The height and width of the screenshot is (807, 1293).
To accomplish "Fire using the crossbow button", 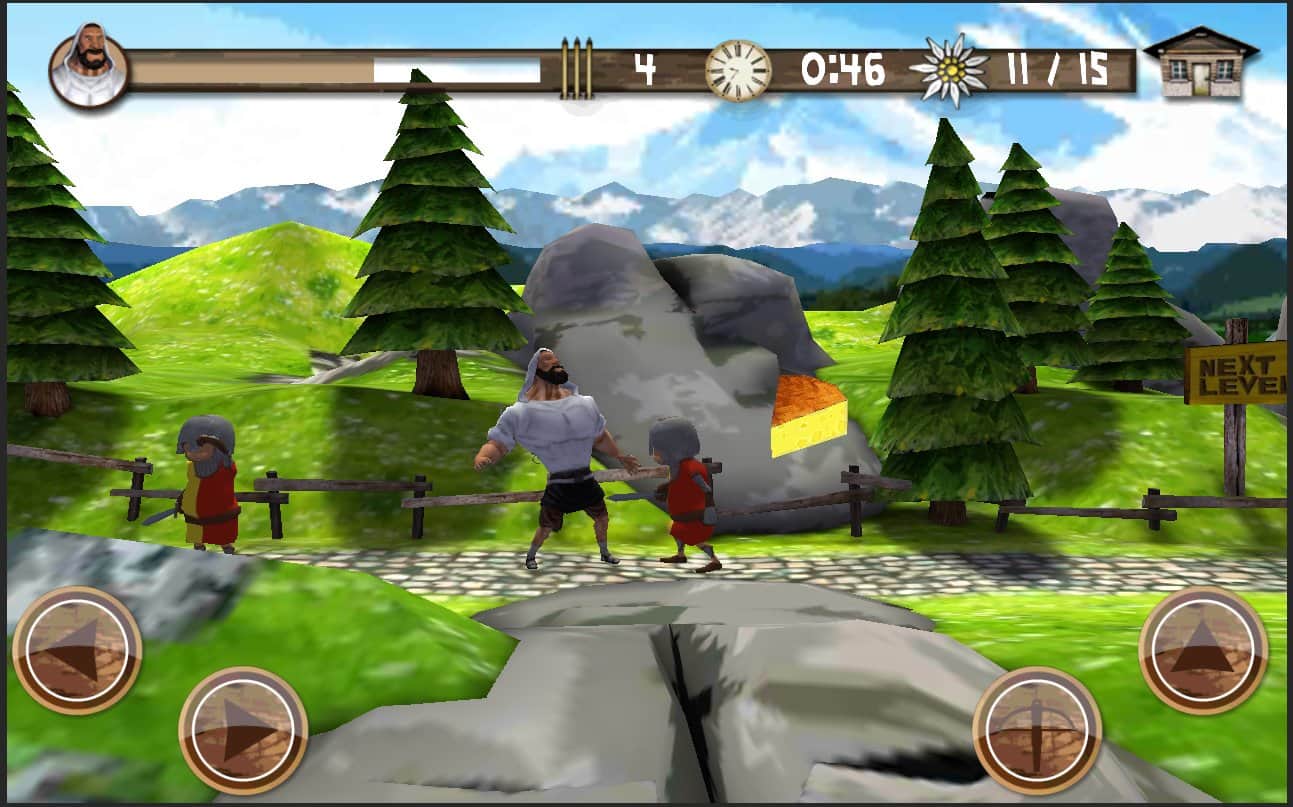I will tap(1036, 730).
